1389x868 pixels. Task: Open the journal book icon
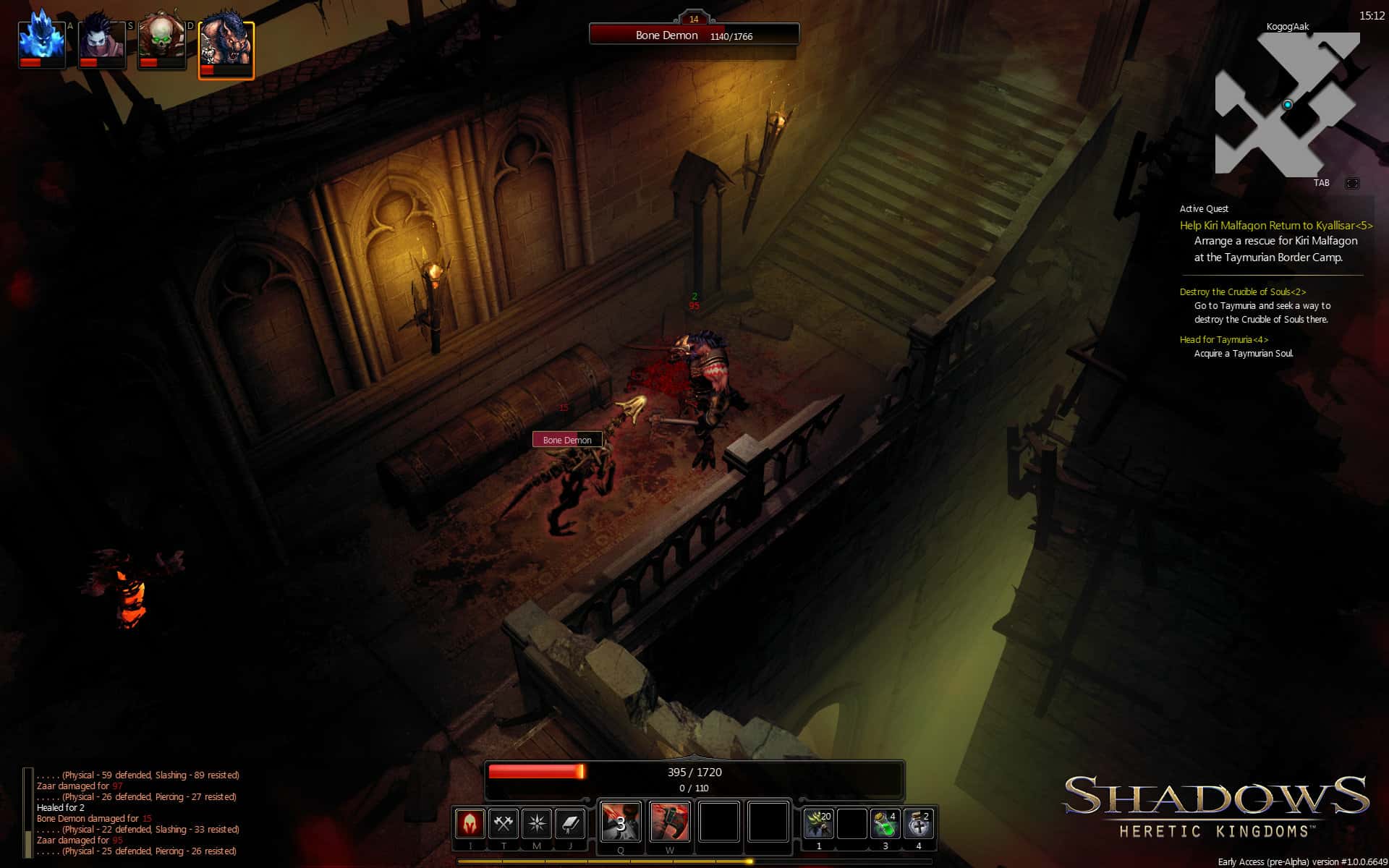coord(571,822)
